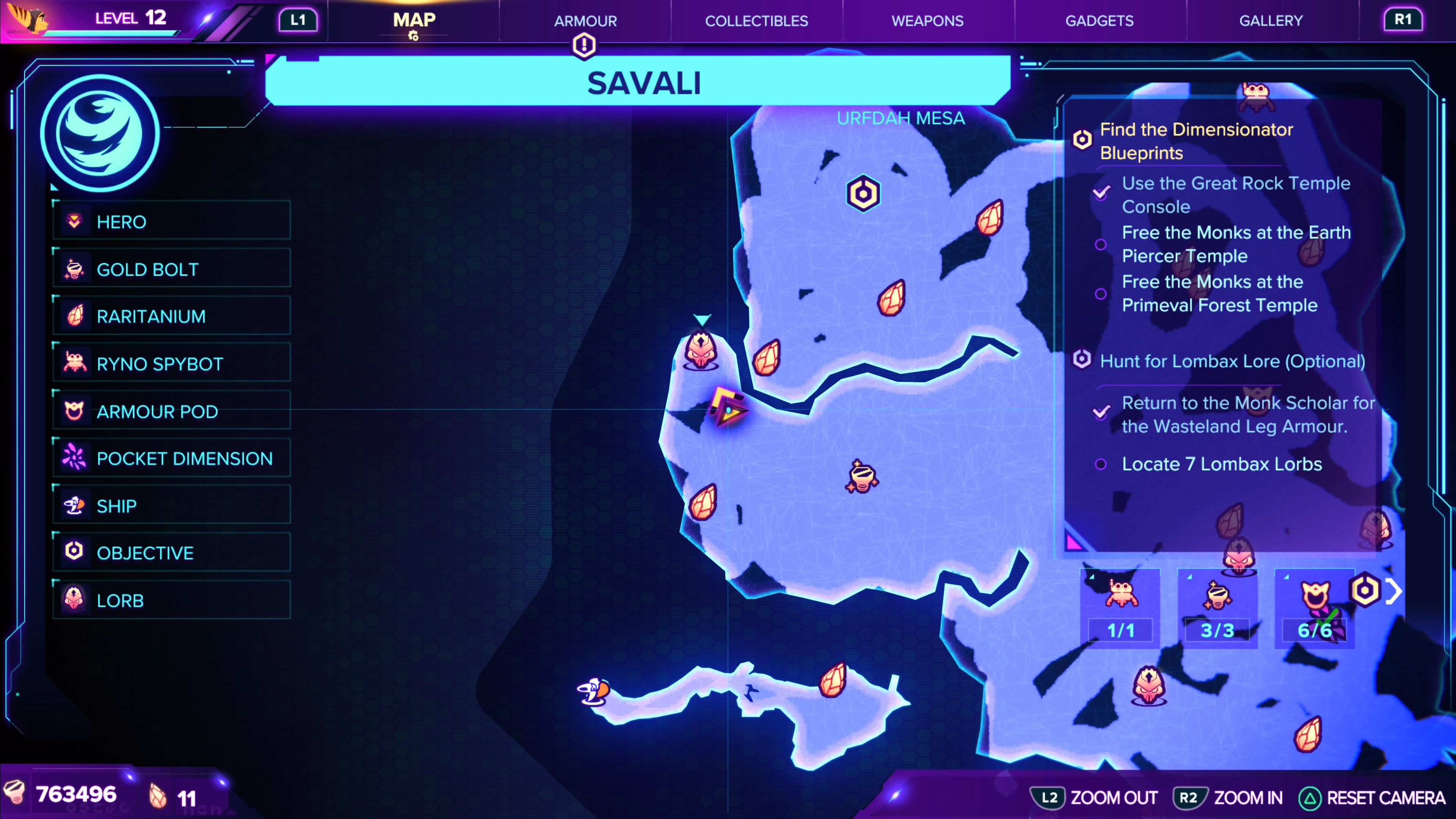Show the Gallery tab
The height and width of the screenshot is (819, 1456).
coord(1271,21)
